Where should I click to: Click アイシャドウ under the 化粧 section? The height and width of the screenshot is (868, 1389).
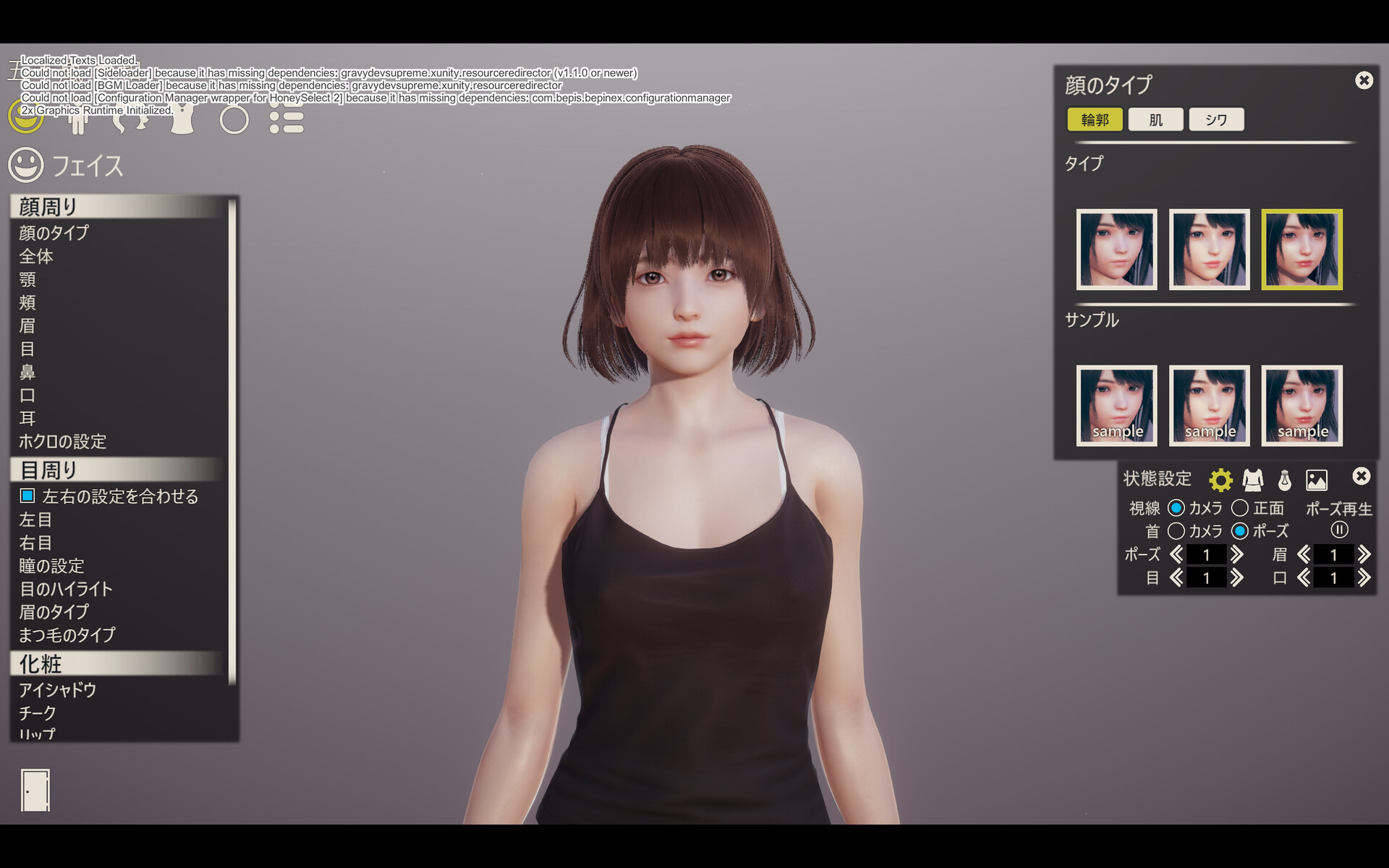tap(58, 690)
